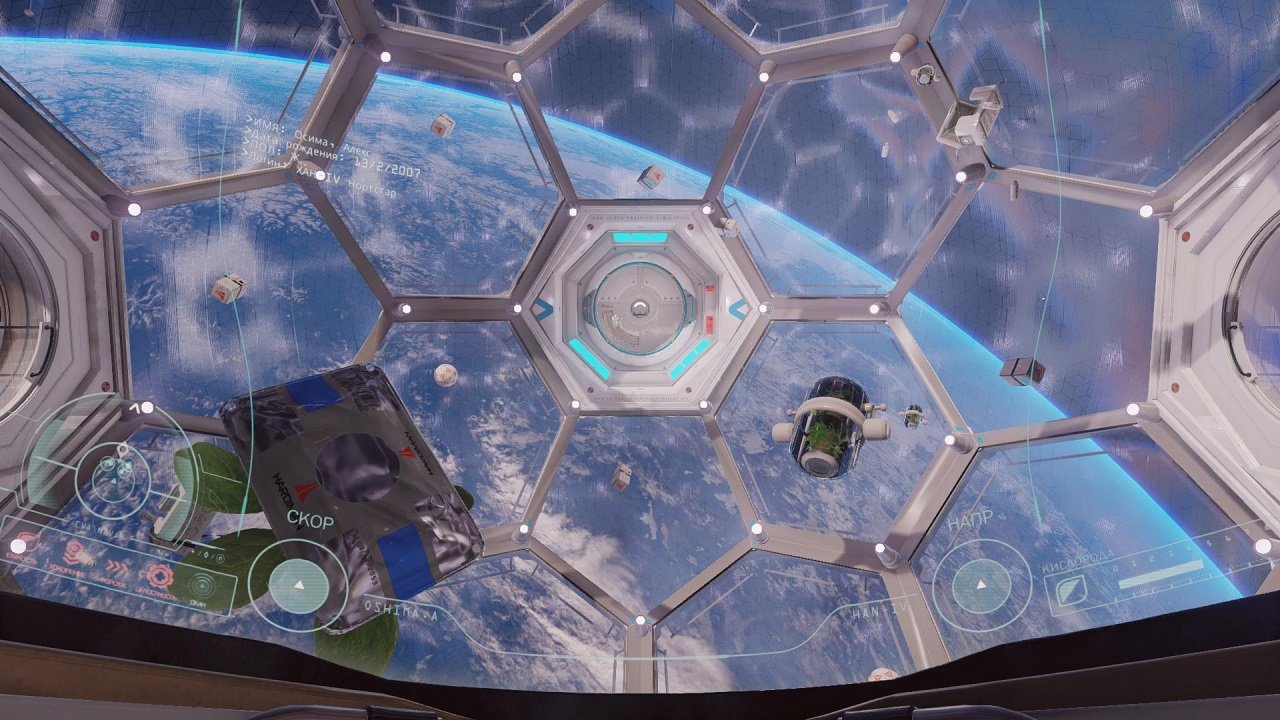Screen dimensions: 1280x720
Task: Toggle the НАПР direction pad triangle
Action: click(x=981, y=586)
